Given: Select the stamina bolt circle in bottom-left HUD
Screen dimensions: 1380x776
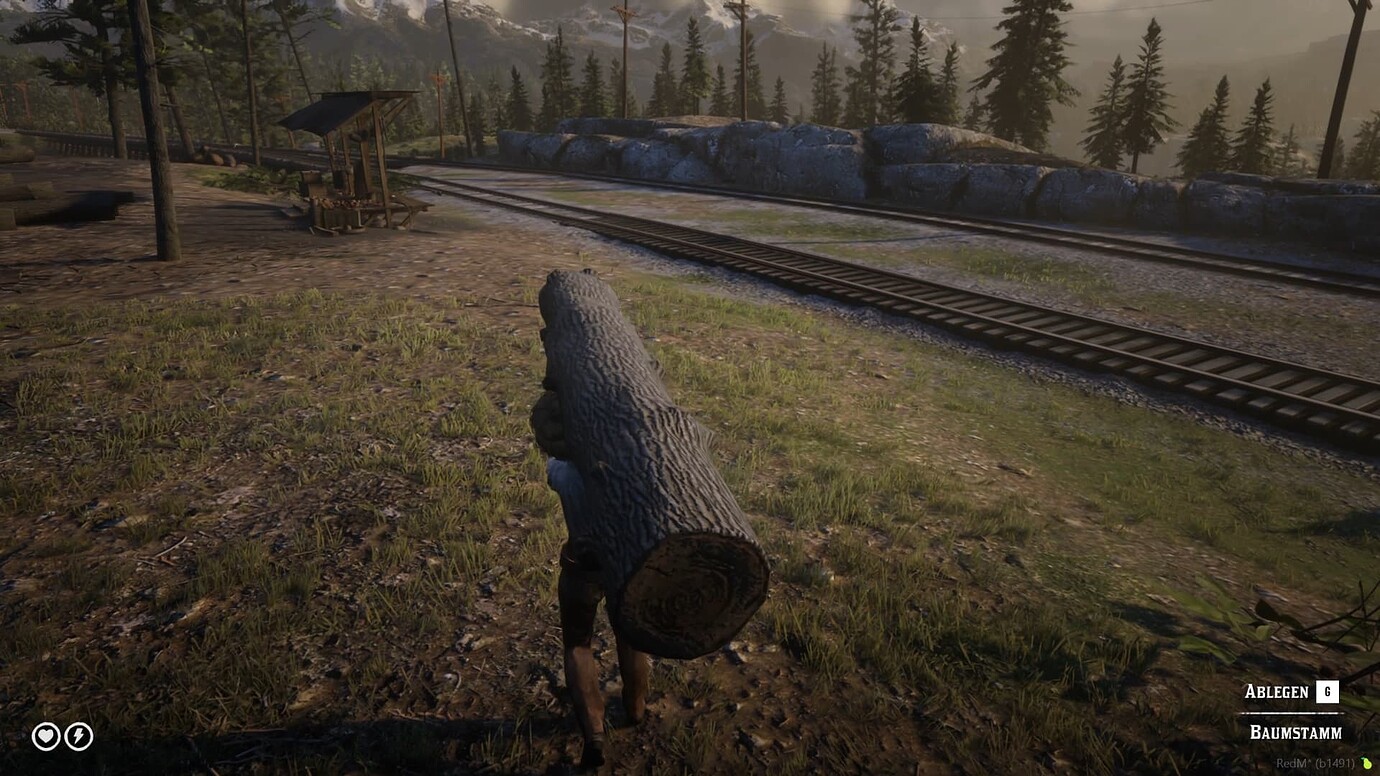Looking at the screenshot, I should point(78,738).
